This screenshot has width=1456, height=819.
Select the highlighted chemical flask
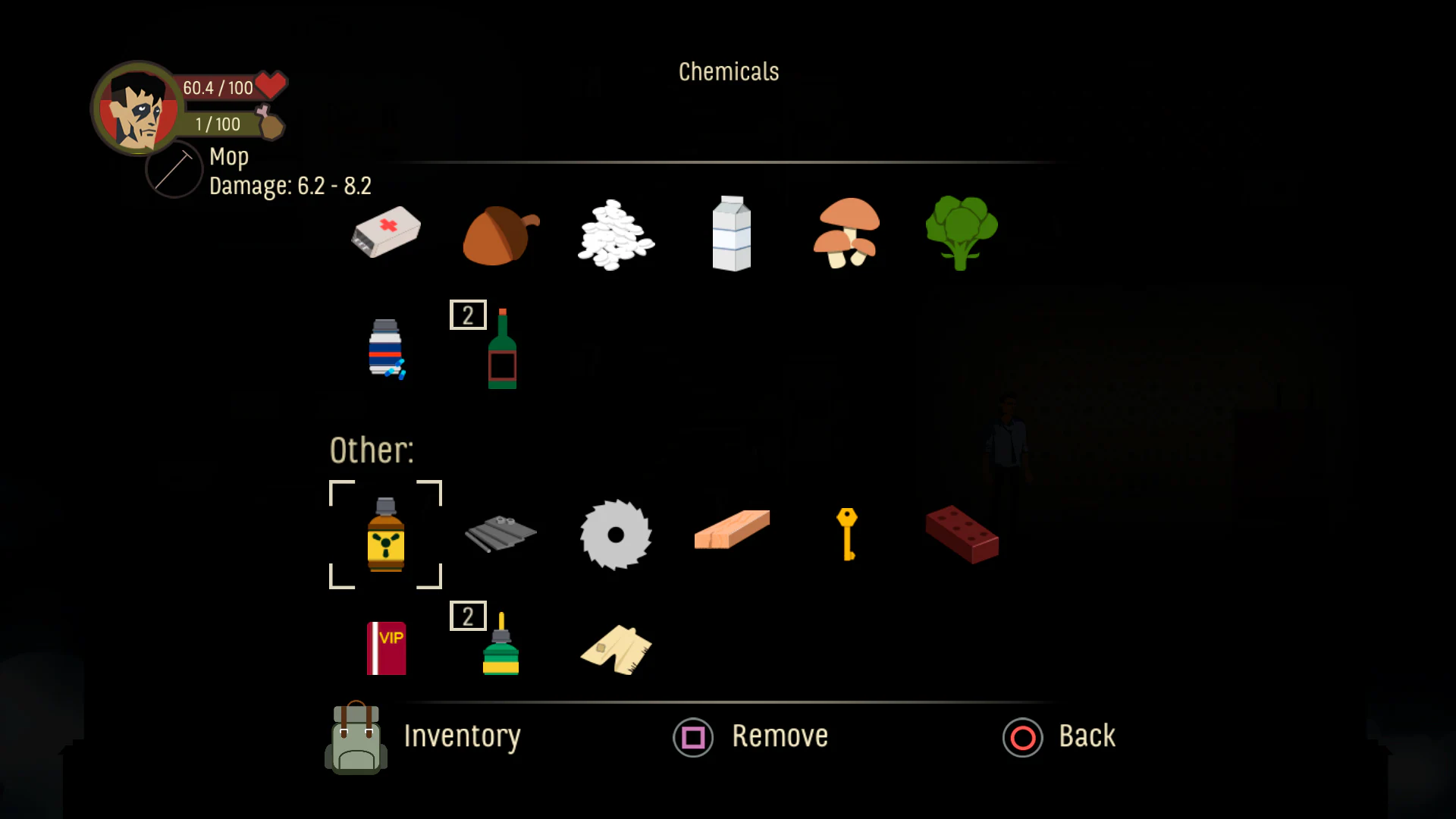pyautogui.click(x=385, y=535)
